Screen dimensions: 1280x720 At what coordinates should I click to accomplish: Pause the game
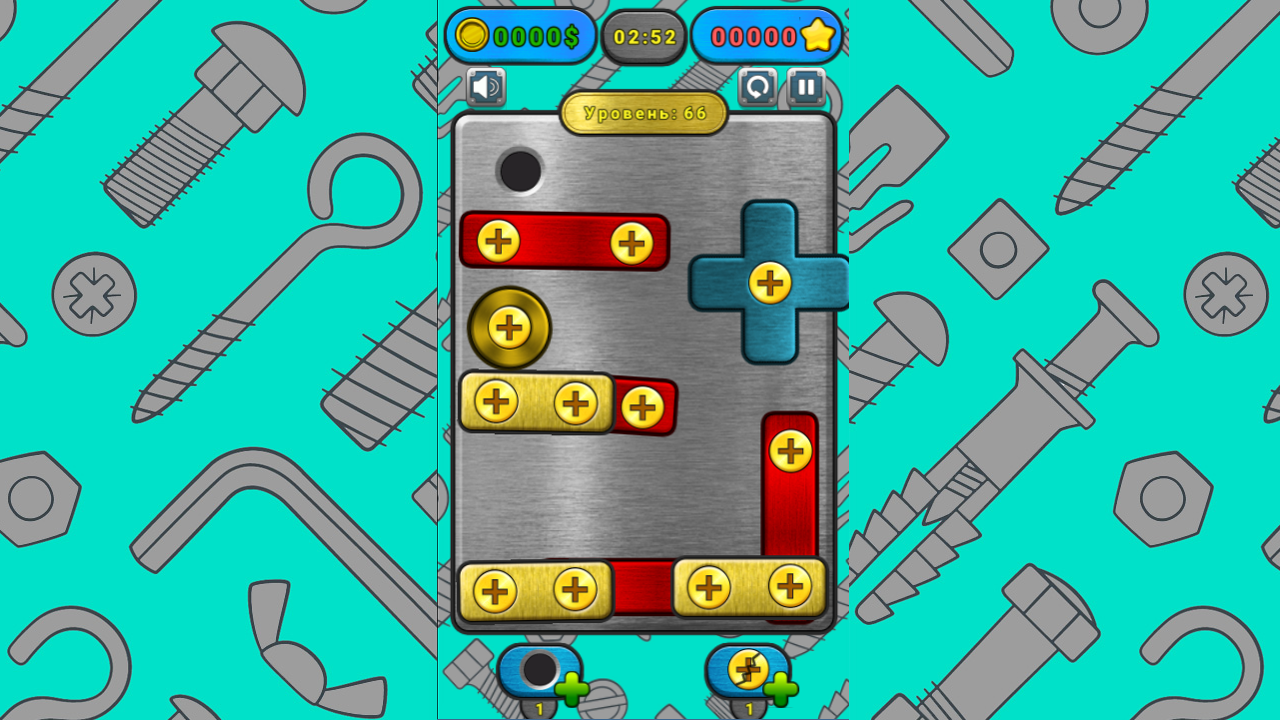[x=806, y=88]
